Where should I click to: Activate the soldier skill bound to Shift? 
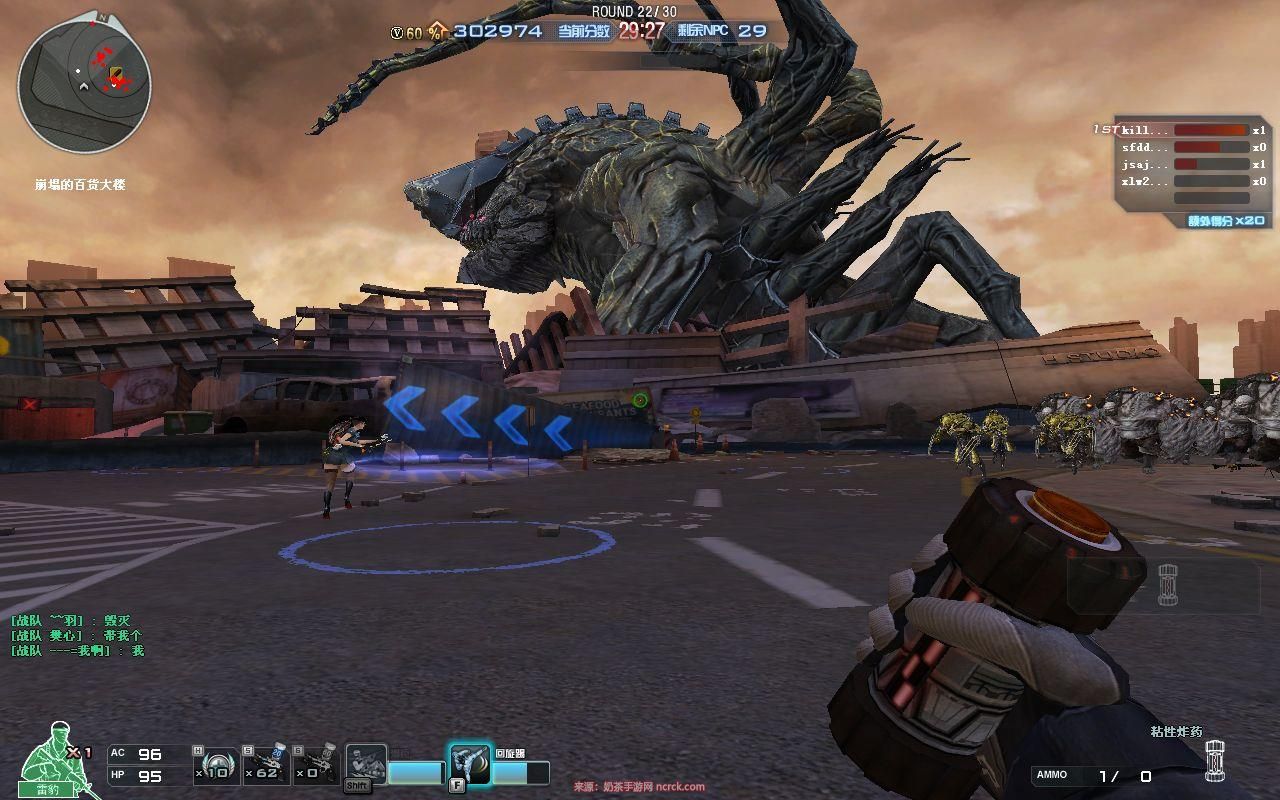[366, 765]
